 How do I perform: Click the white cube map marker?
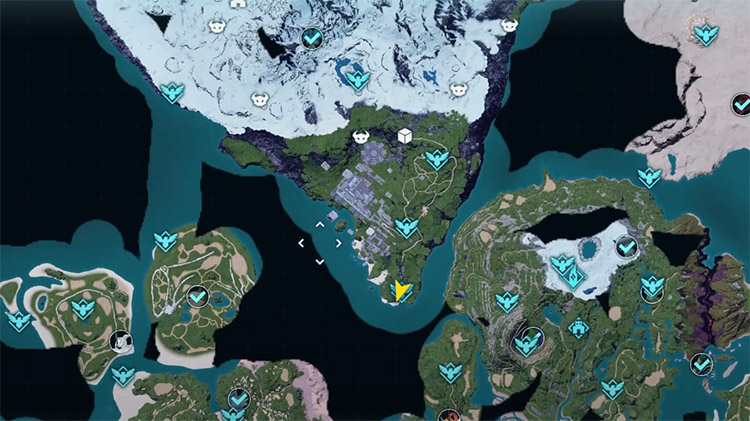[x=405, y=136]
